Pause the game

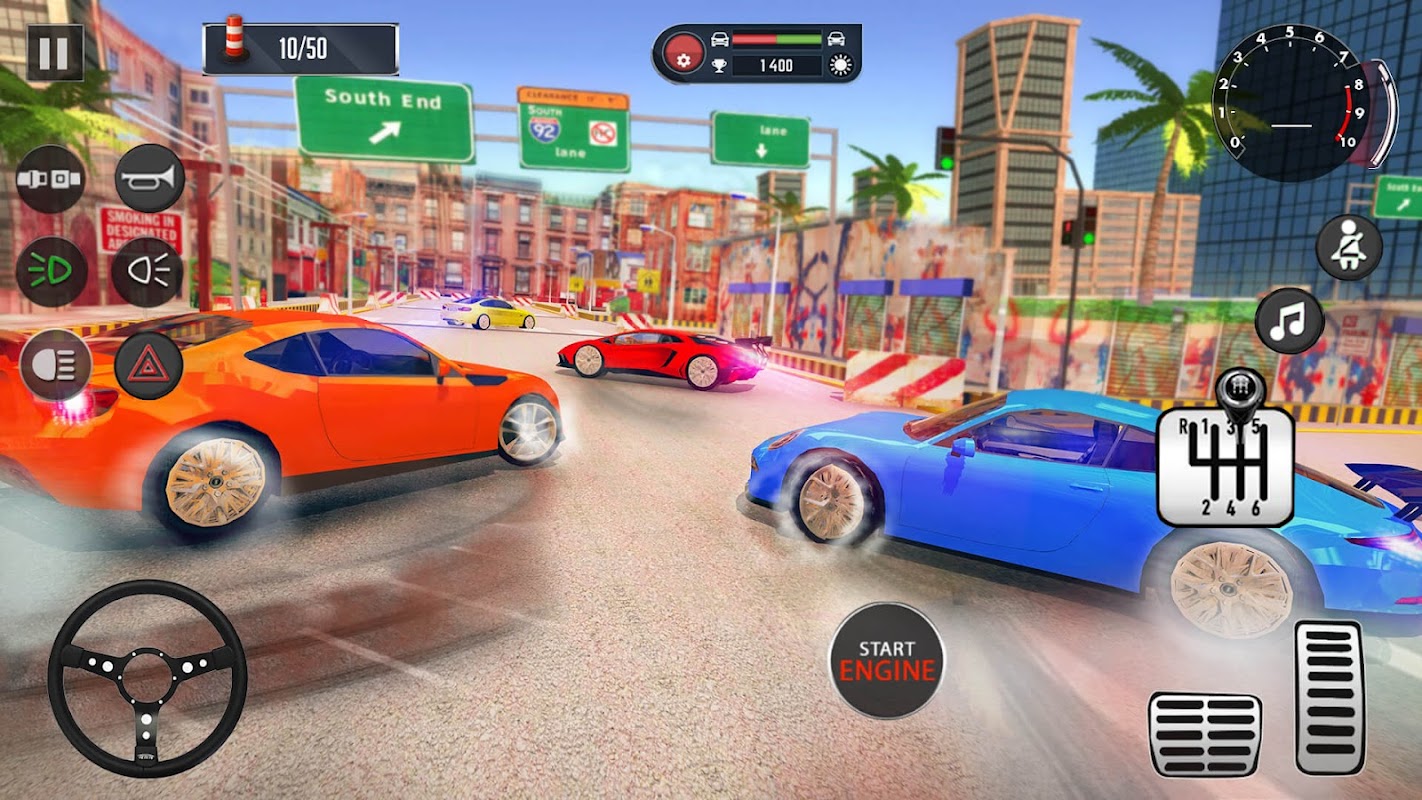[x=55, y=52]
